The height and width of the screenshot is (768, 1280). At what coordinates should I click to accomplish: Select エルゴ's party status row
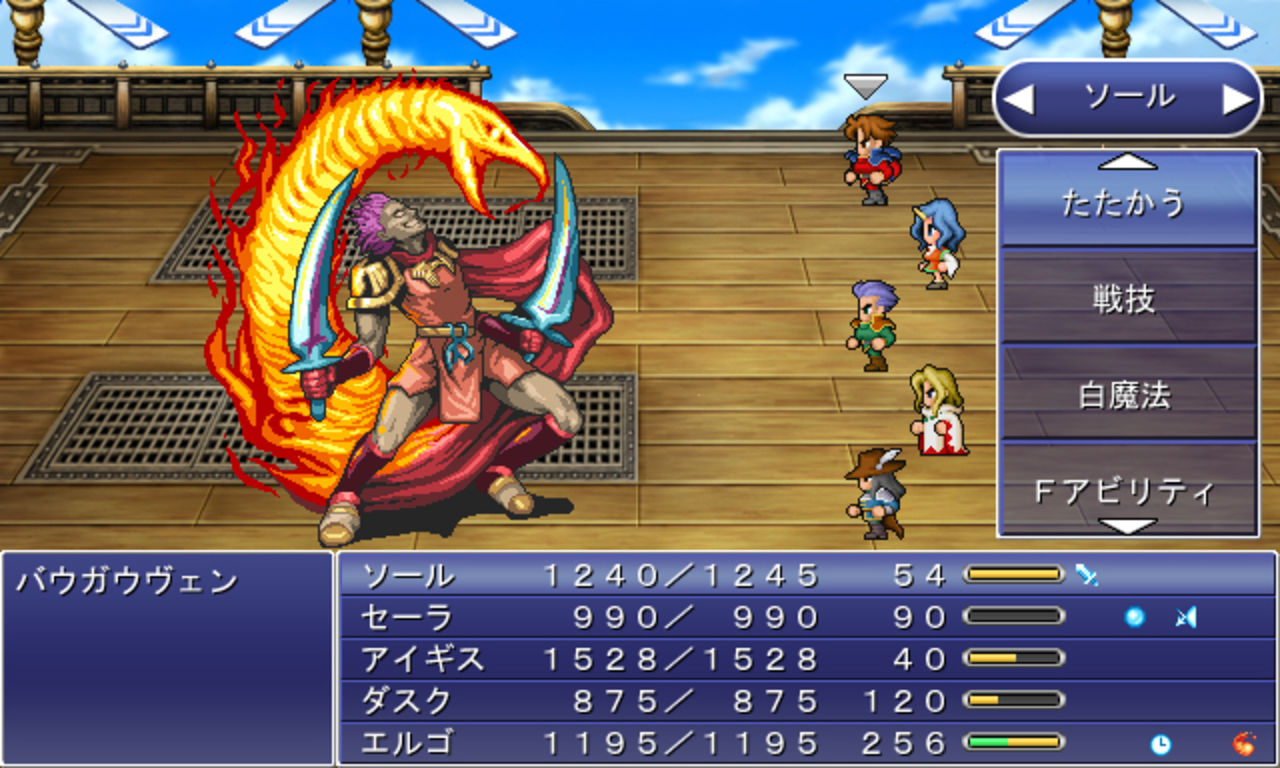[x=806, y=743]
